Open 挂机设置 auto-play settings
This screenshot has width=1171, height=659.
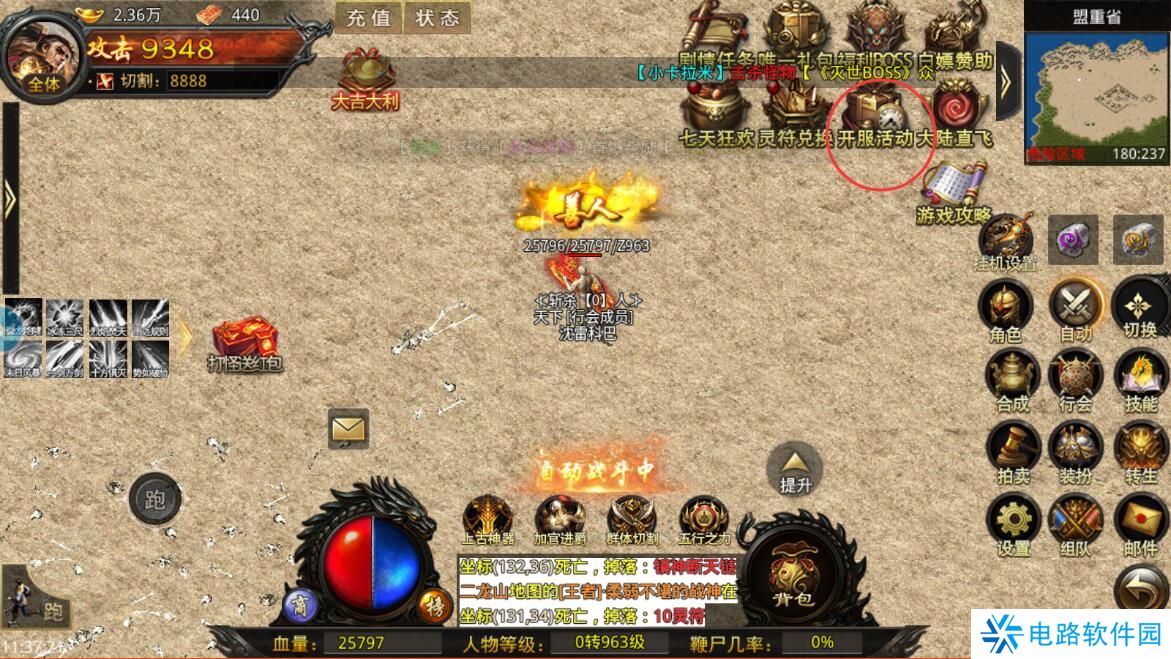pos(1006,240)
